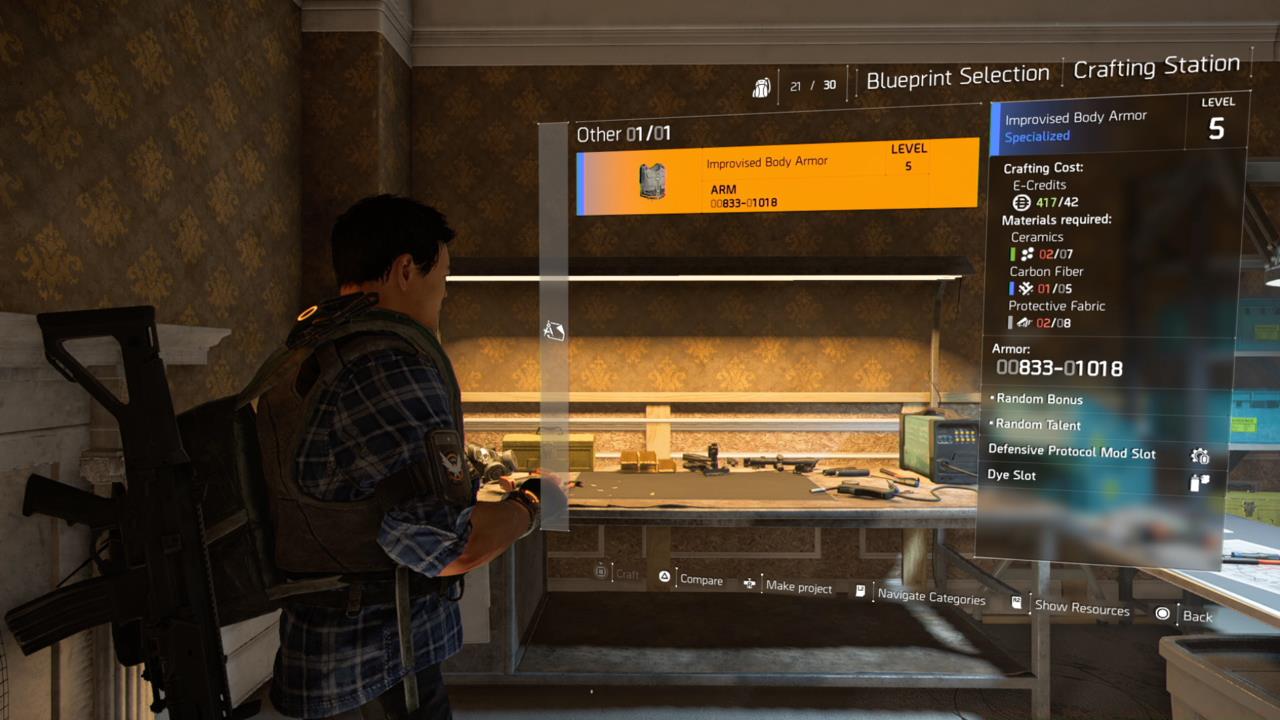
Task: Click the backpack inventory icon showing 21/30
Action: (762, 86)
